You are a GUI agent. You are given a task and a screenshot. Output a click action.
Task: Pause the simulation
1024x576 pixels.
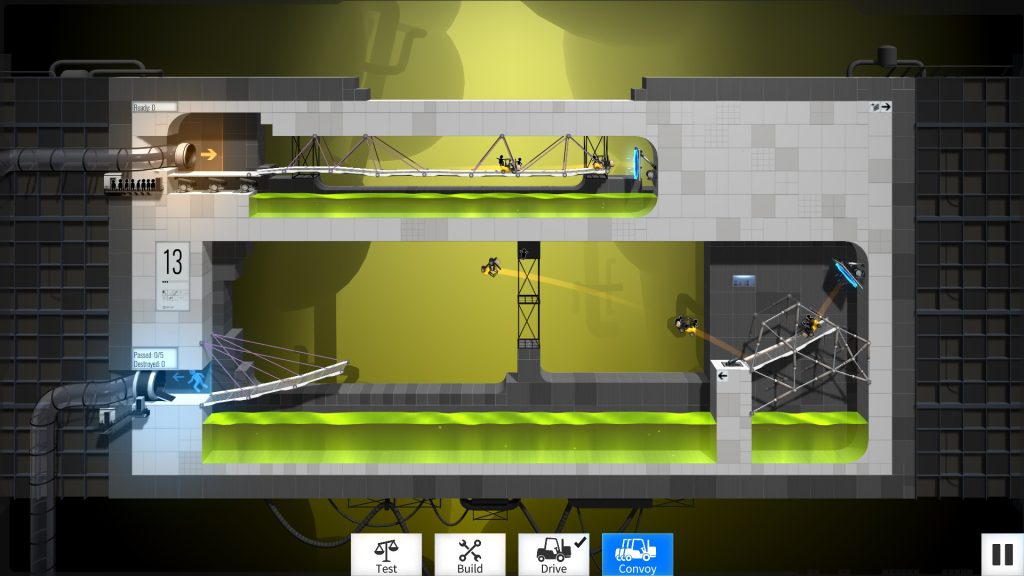point(1001,553)
